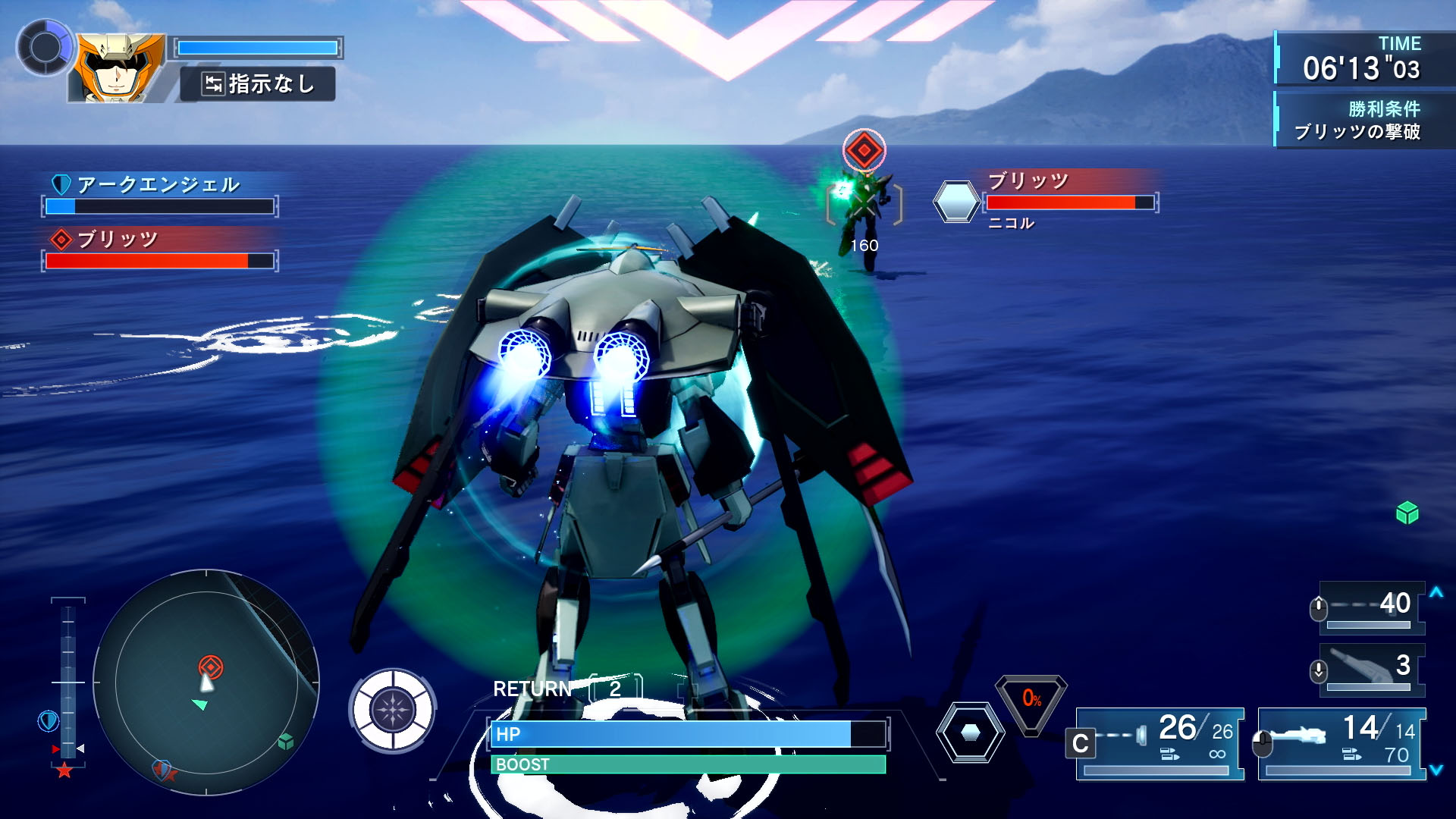Select the アークエンジェル entry in the unit list
The width and height of the screenshot is (1456, 819).
tap(159, 194)
